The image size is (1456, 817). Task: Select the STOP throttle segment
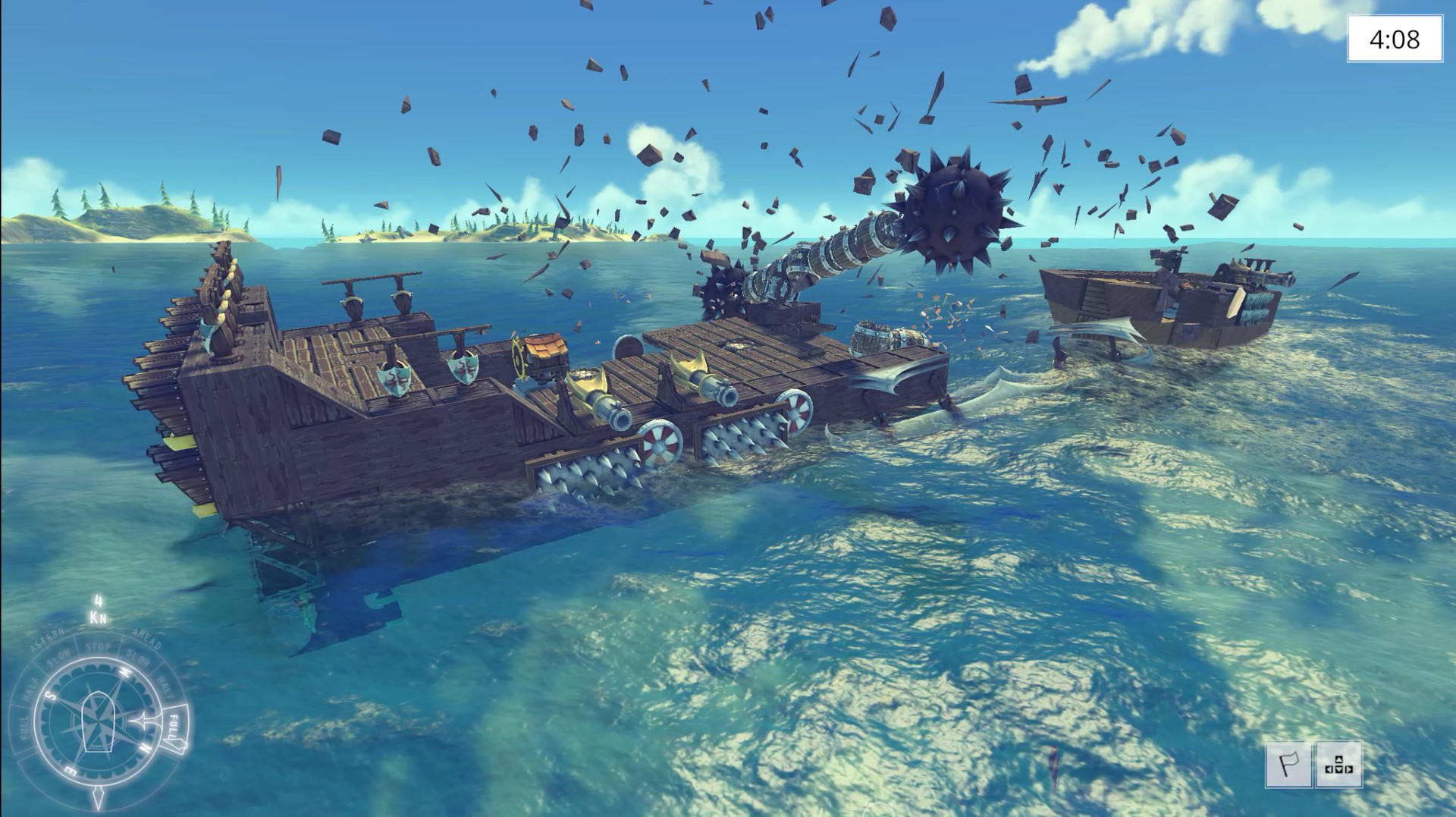(x=98, y=648)
